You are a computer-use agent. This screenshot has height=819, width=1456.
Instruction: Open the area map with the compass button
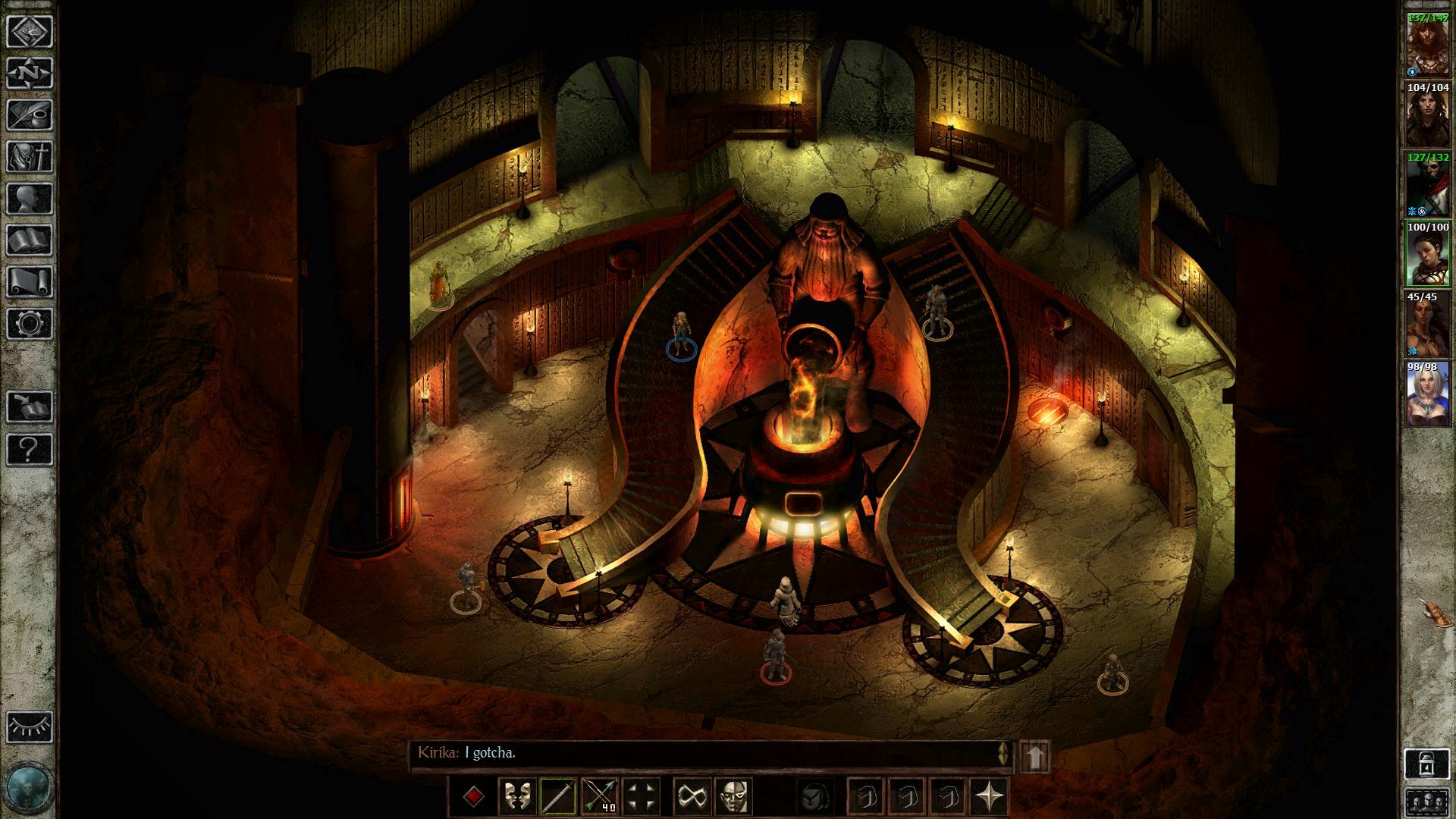pos(30,74)
